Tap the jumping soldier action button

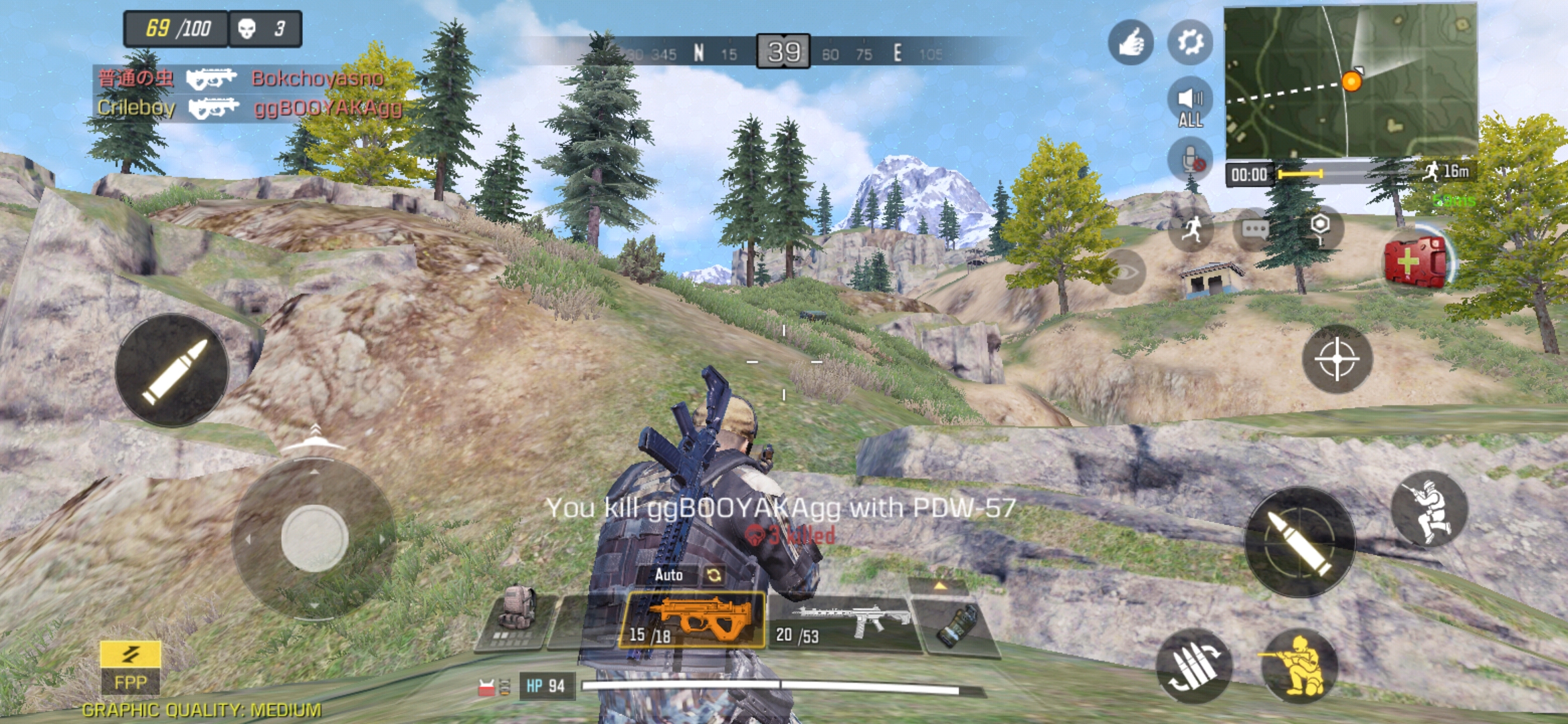(1429, 509)
